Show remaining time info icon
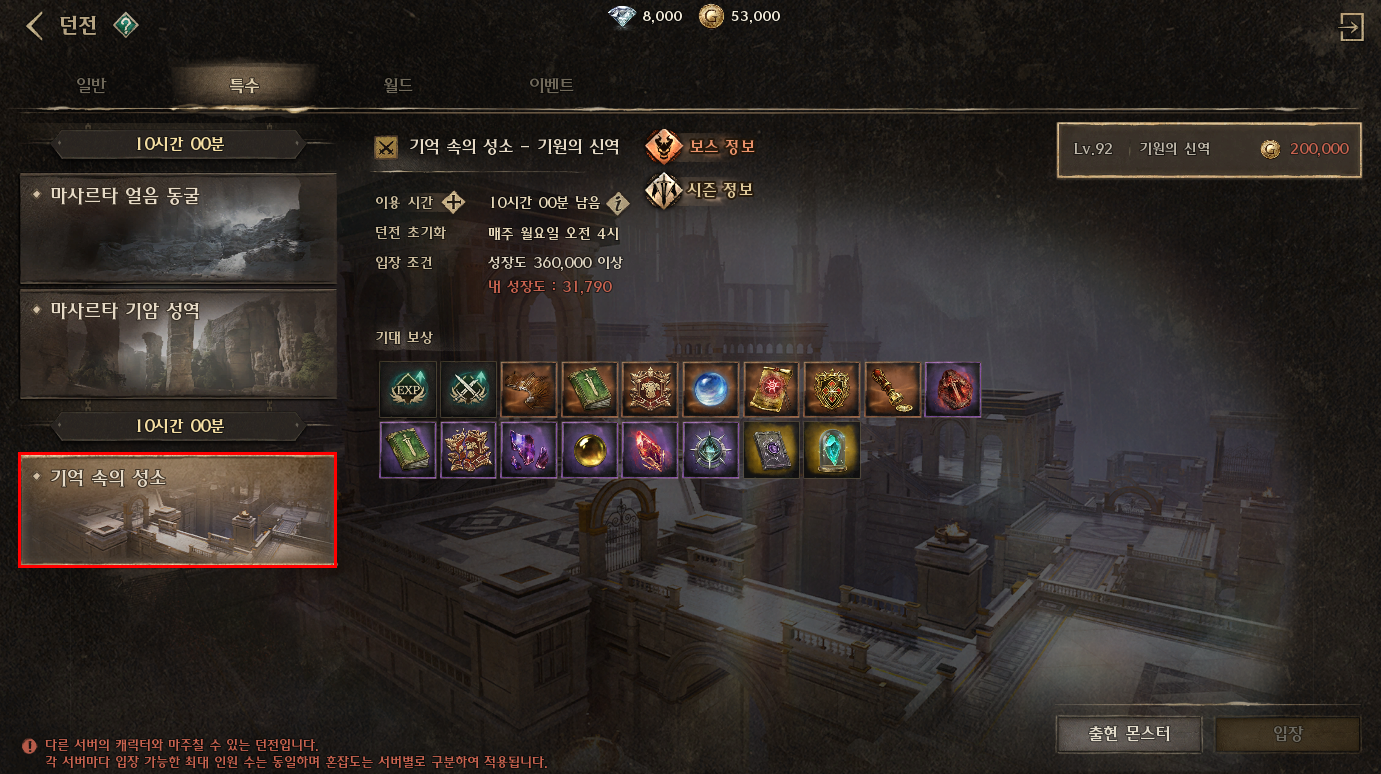 pos(619,204)
